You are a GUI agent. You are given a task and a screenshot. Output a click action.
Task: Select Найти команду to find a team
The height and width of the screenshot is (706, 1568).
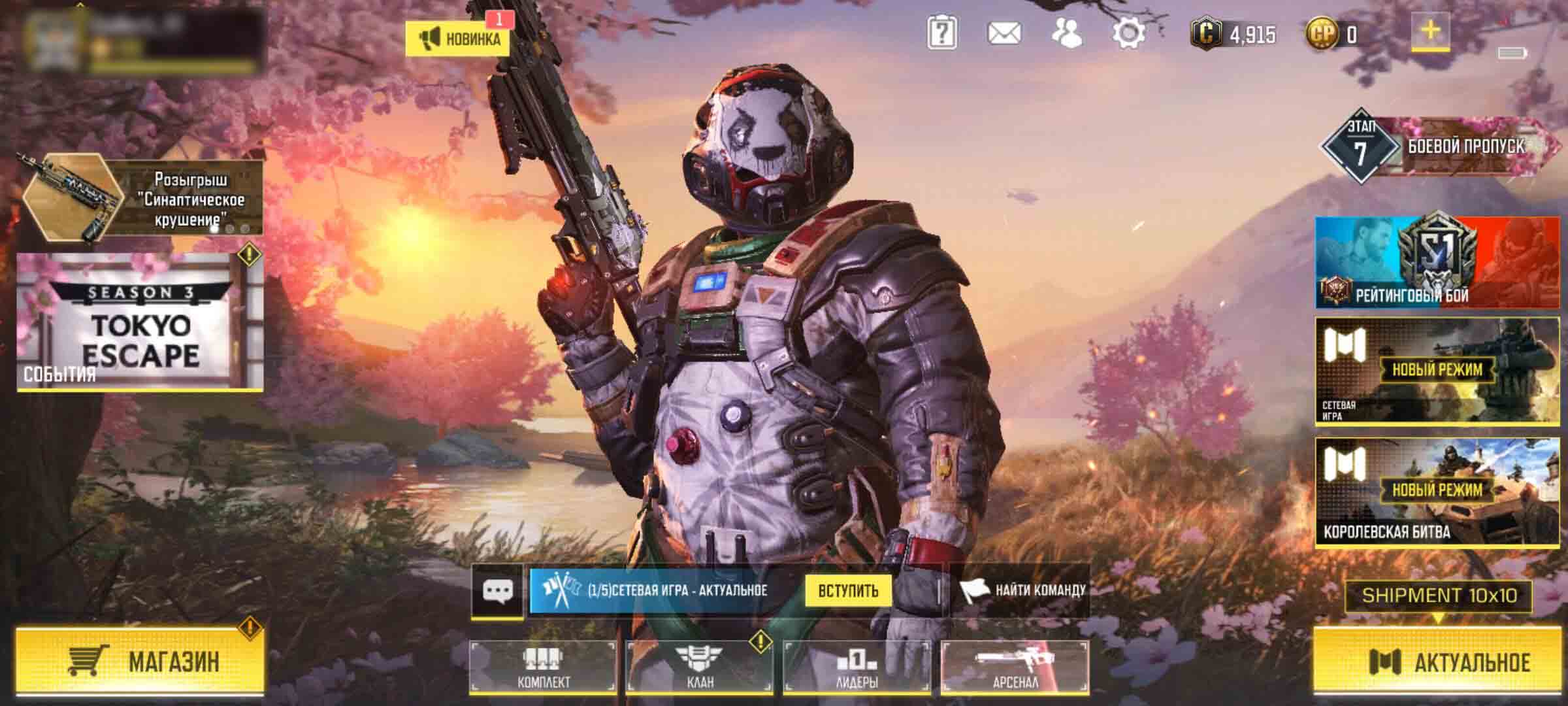coord(1023,591)
